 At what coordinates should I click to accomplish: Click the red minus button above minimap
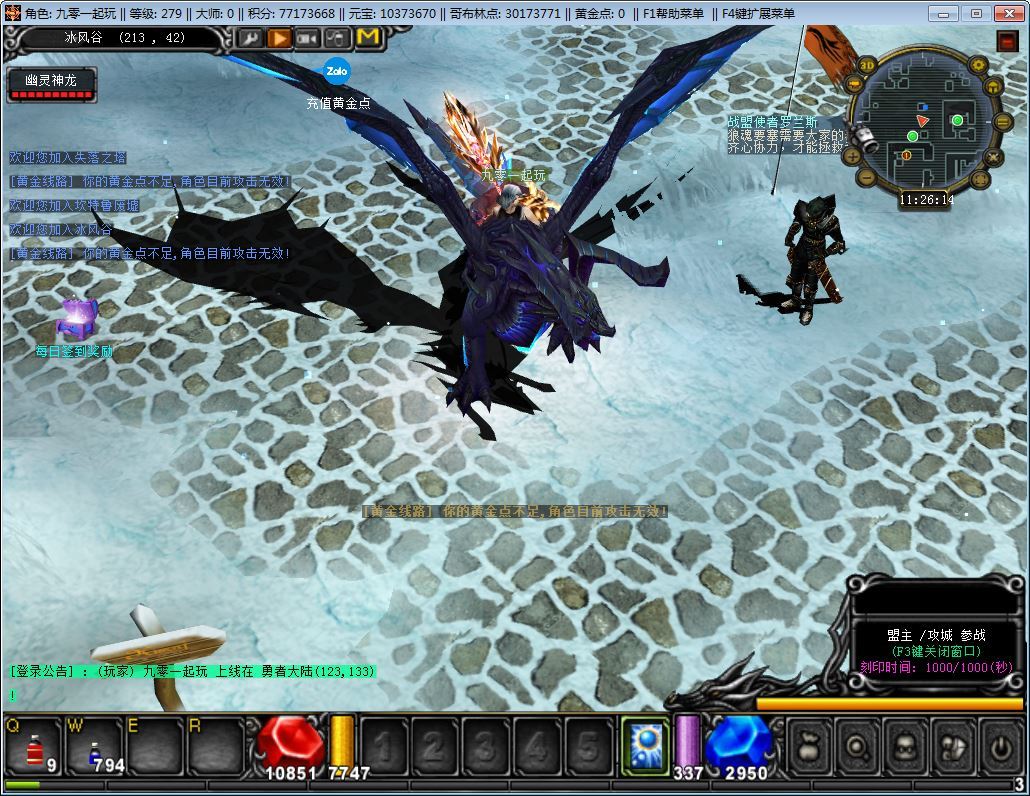click(x=1007, y=41)
